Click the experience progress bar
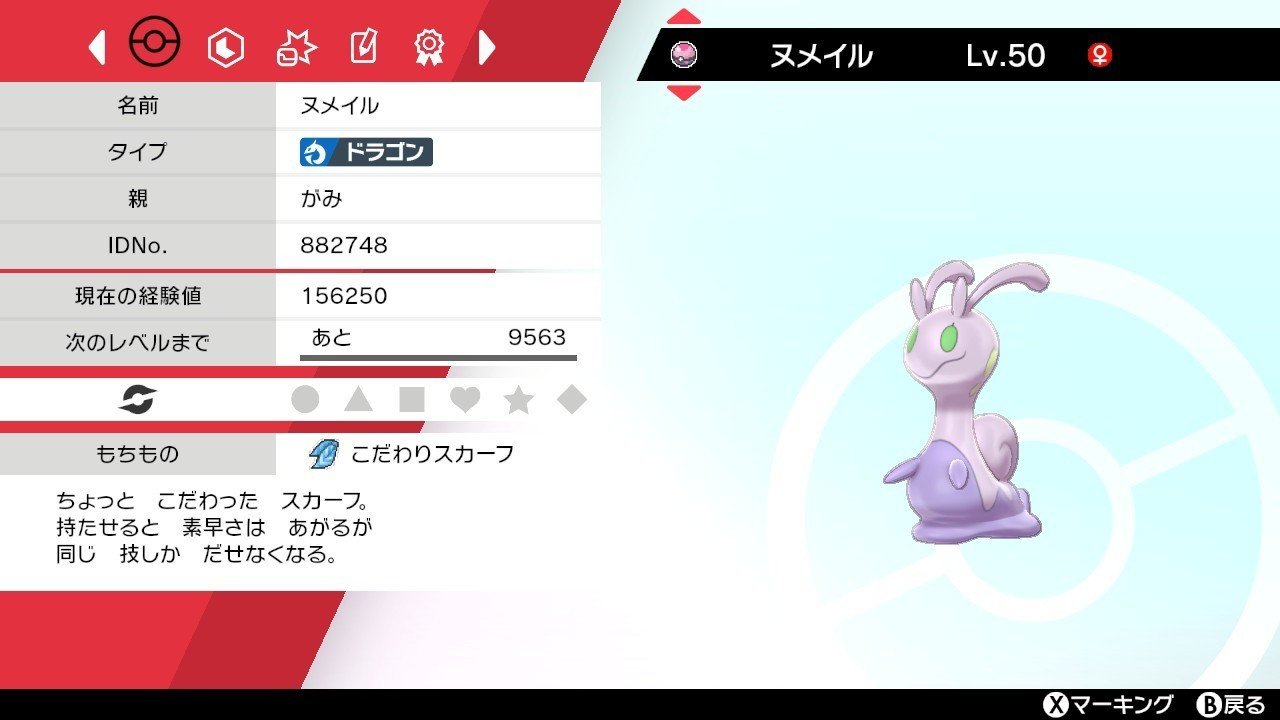Image resolution: width=1280 pixels, height=720 pixels. 437,357
